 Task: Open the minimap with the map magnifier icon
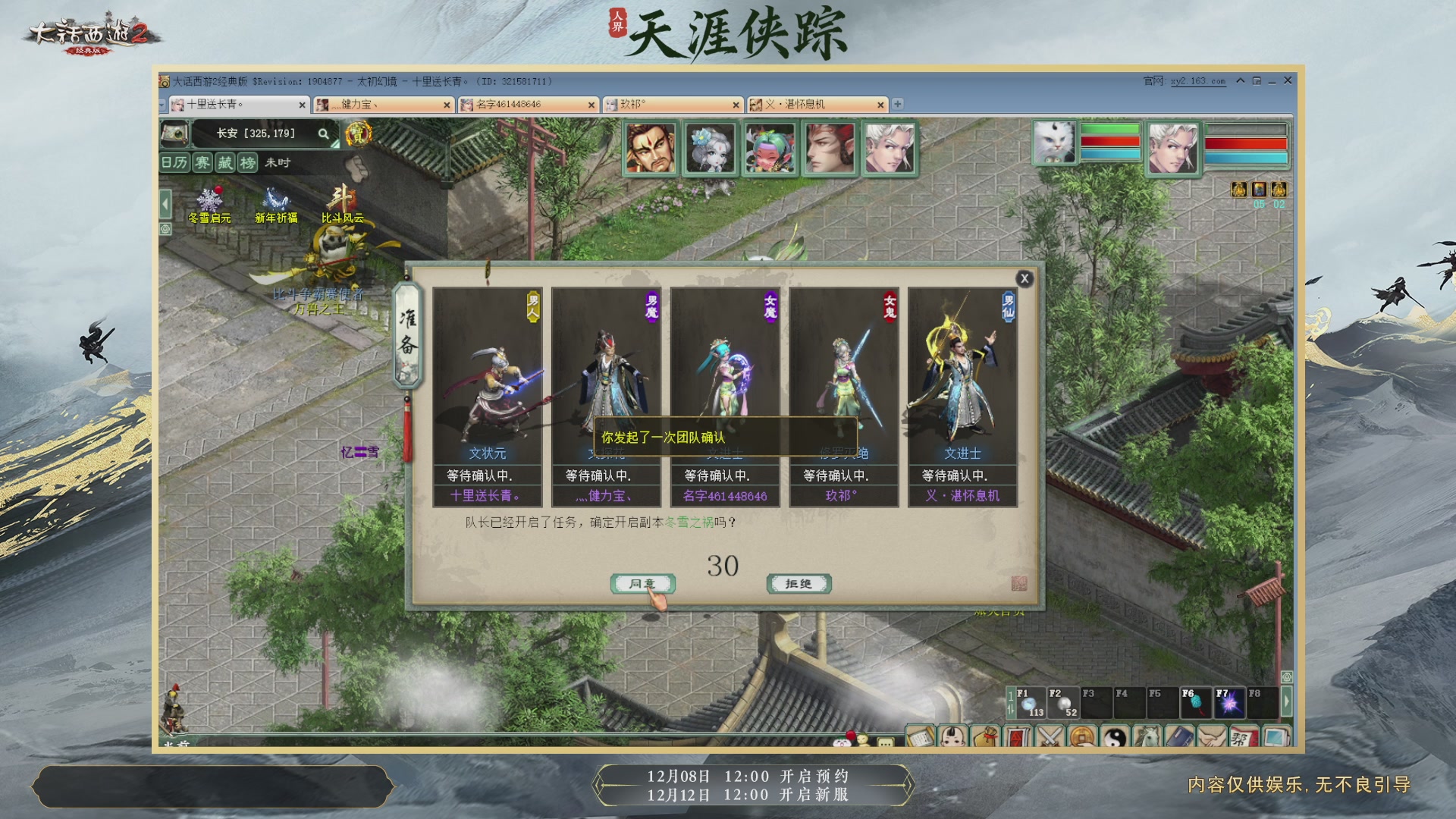[176, 134]
